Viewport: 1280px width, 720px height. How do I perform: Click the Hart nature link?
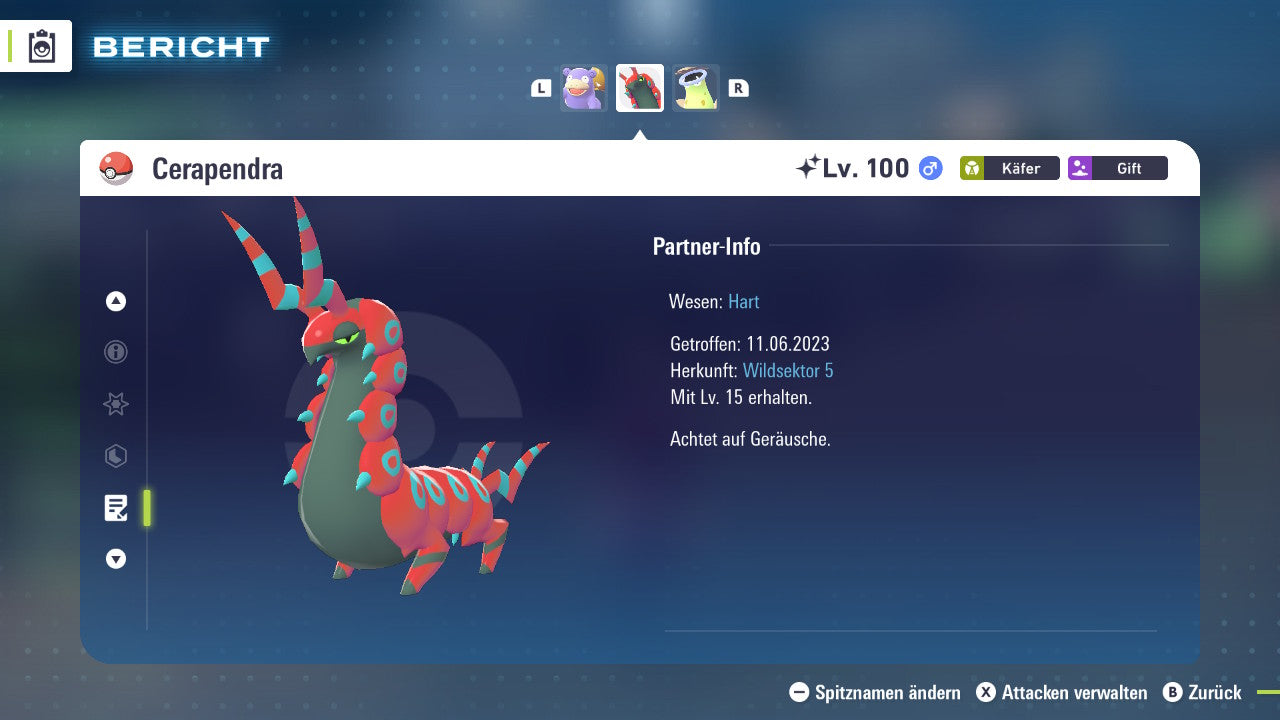tap(743, 301)
